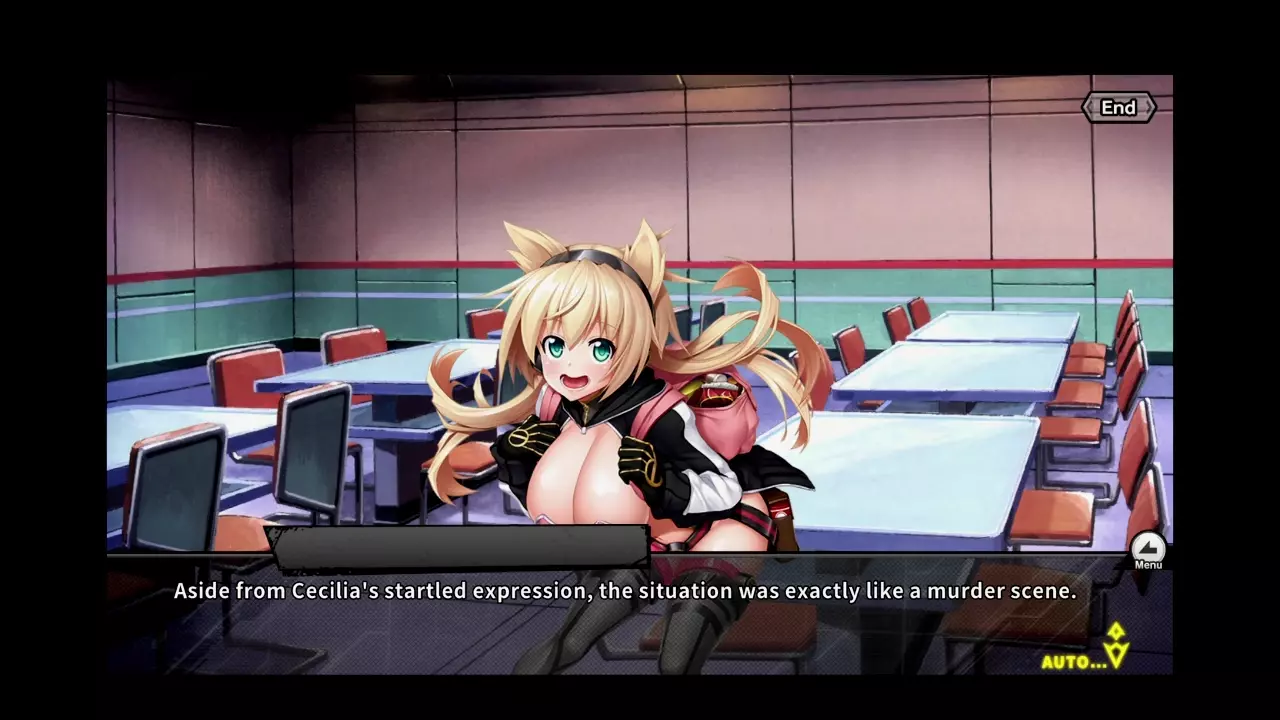
Task: Skip the scene with the End button
Action: [x=1118, y=108]
